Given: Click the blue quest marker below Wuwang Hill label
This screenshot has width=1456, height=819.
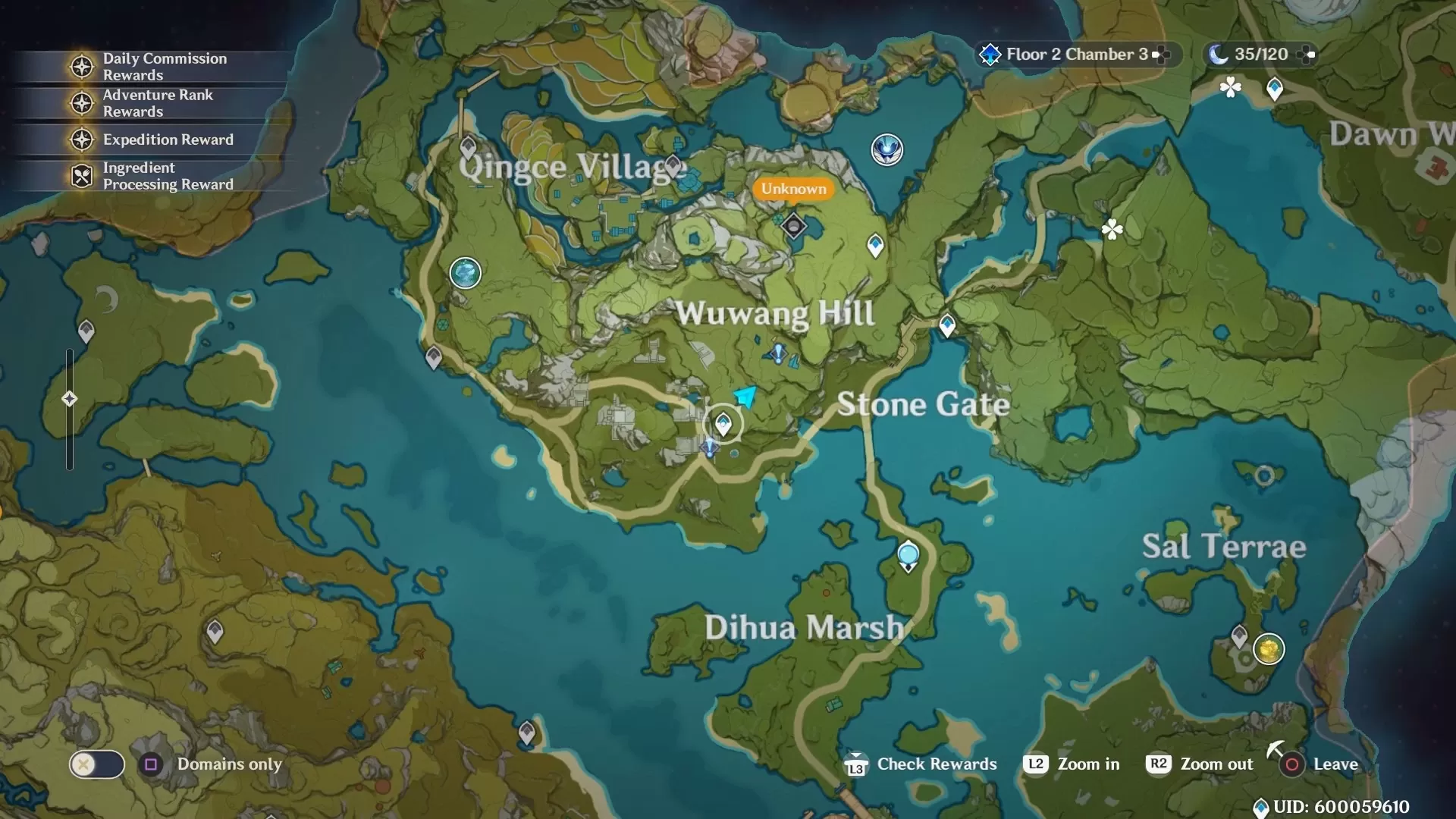Looking at the screenshot, I should (777, 353).
